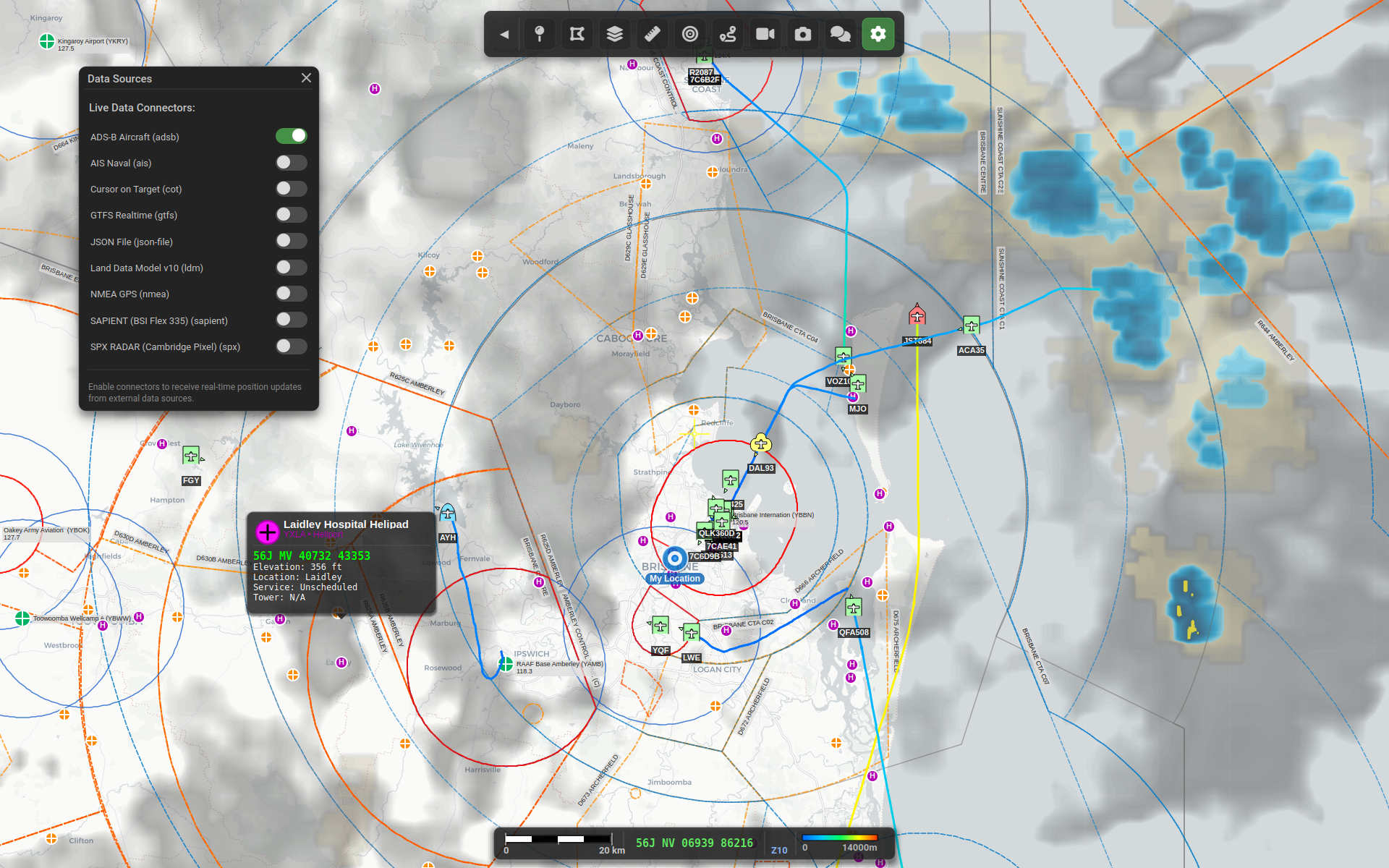Screen dimensions: 1389x868
Task: Select the placemark pin tool
Action: pos(539,34)
